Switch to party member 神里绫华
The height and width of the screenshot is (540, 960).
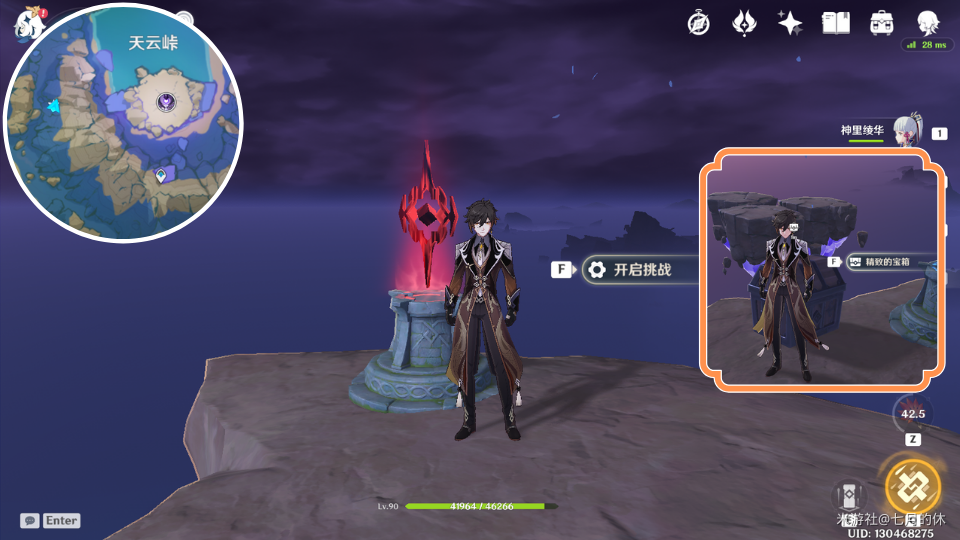[905, 132]
